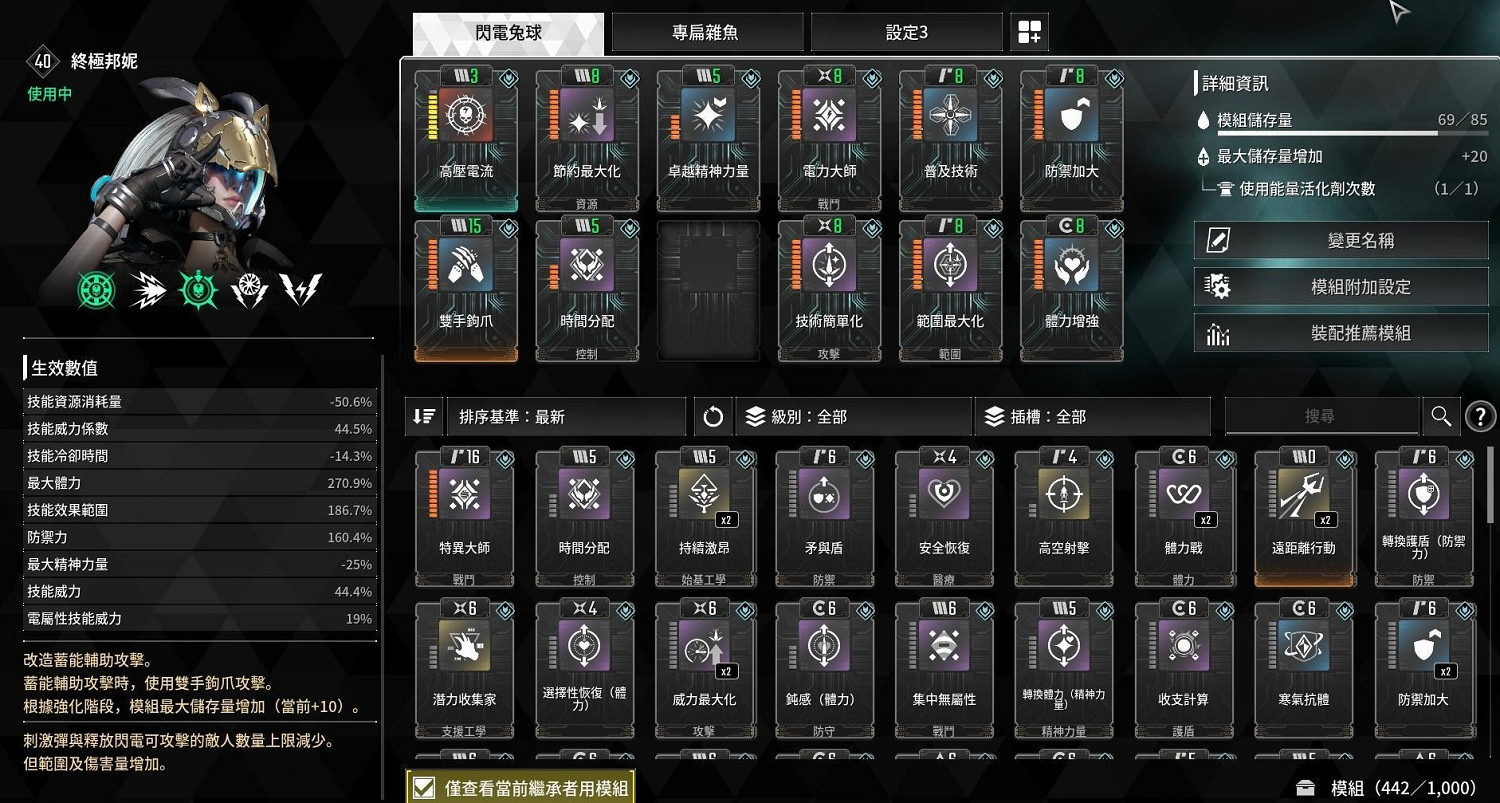Screen dimensions: 1500x803
Task: Select the double-arrow dash skill icon
Action: [x=147, y=289]
